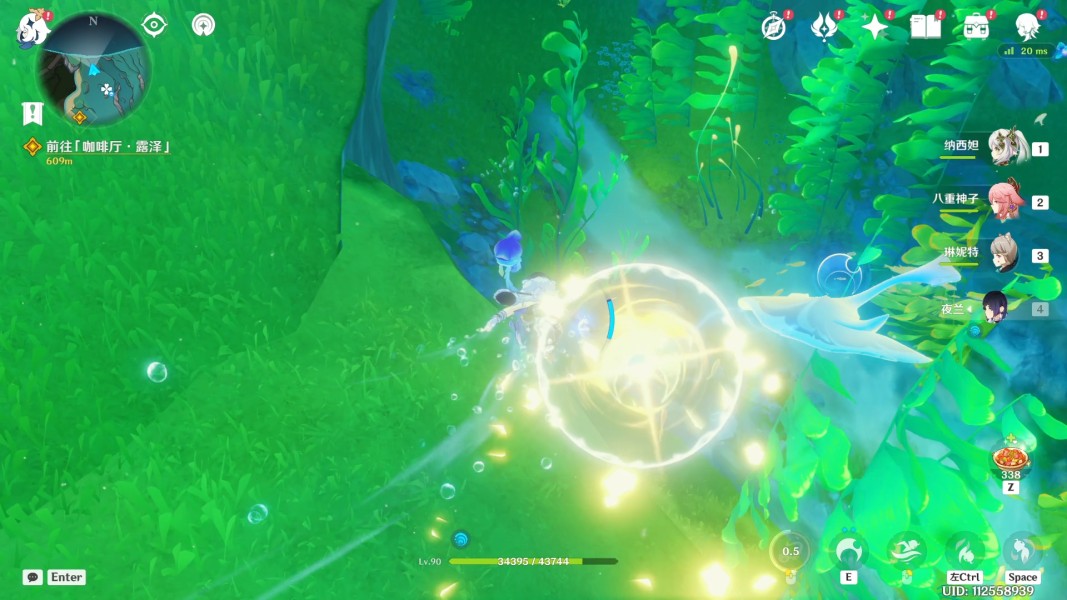Click the arch-shaped icon beside the eye icon
1067x600 pixels.
click(x=204, y=25)
